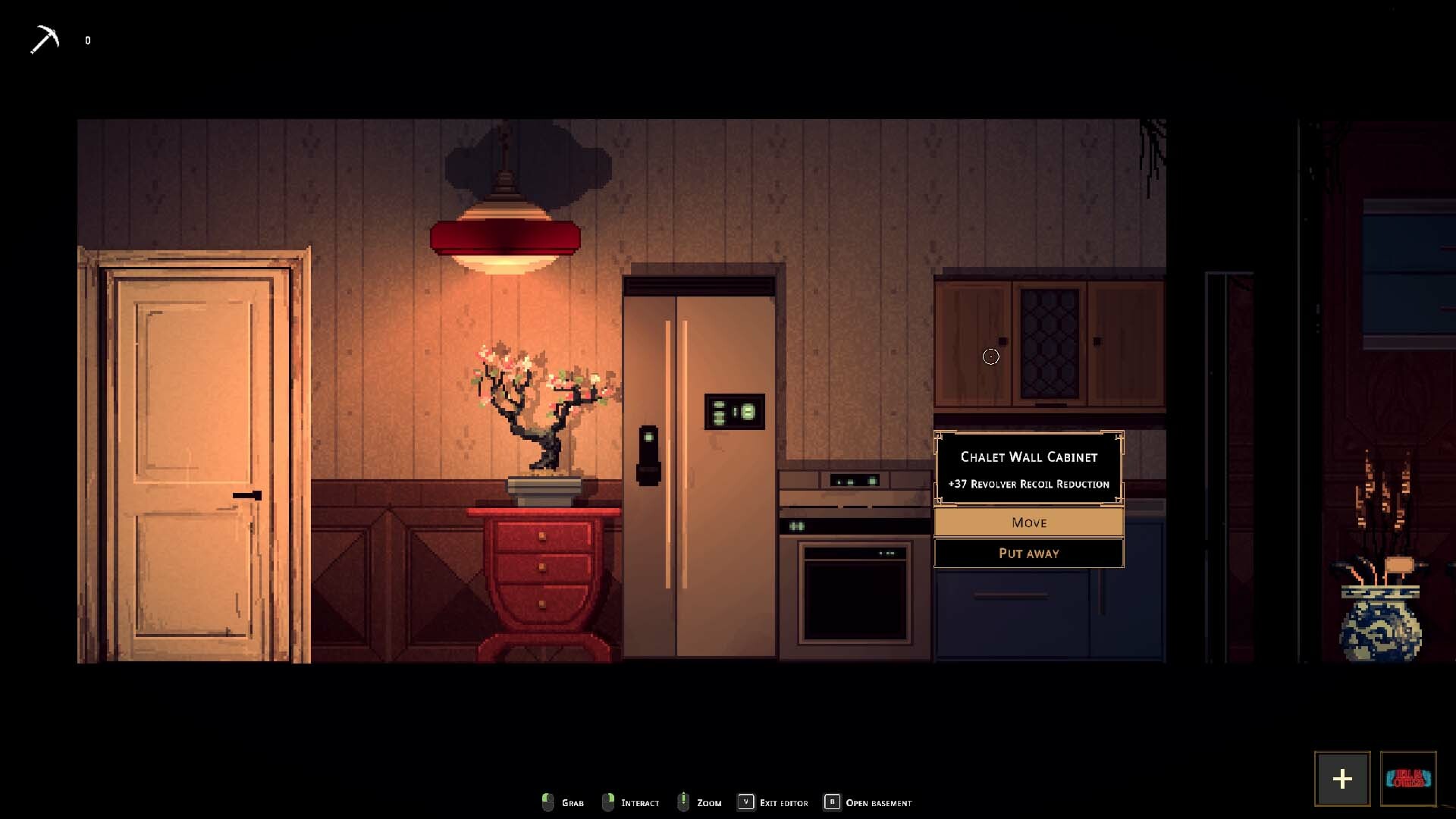Click the plus button to add furniture

point(1341,779)
